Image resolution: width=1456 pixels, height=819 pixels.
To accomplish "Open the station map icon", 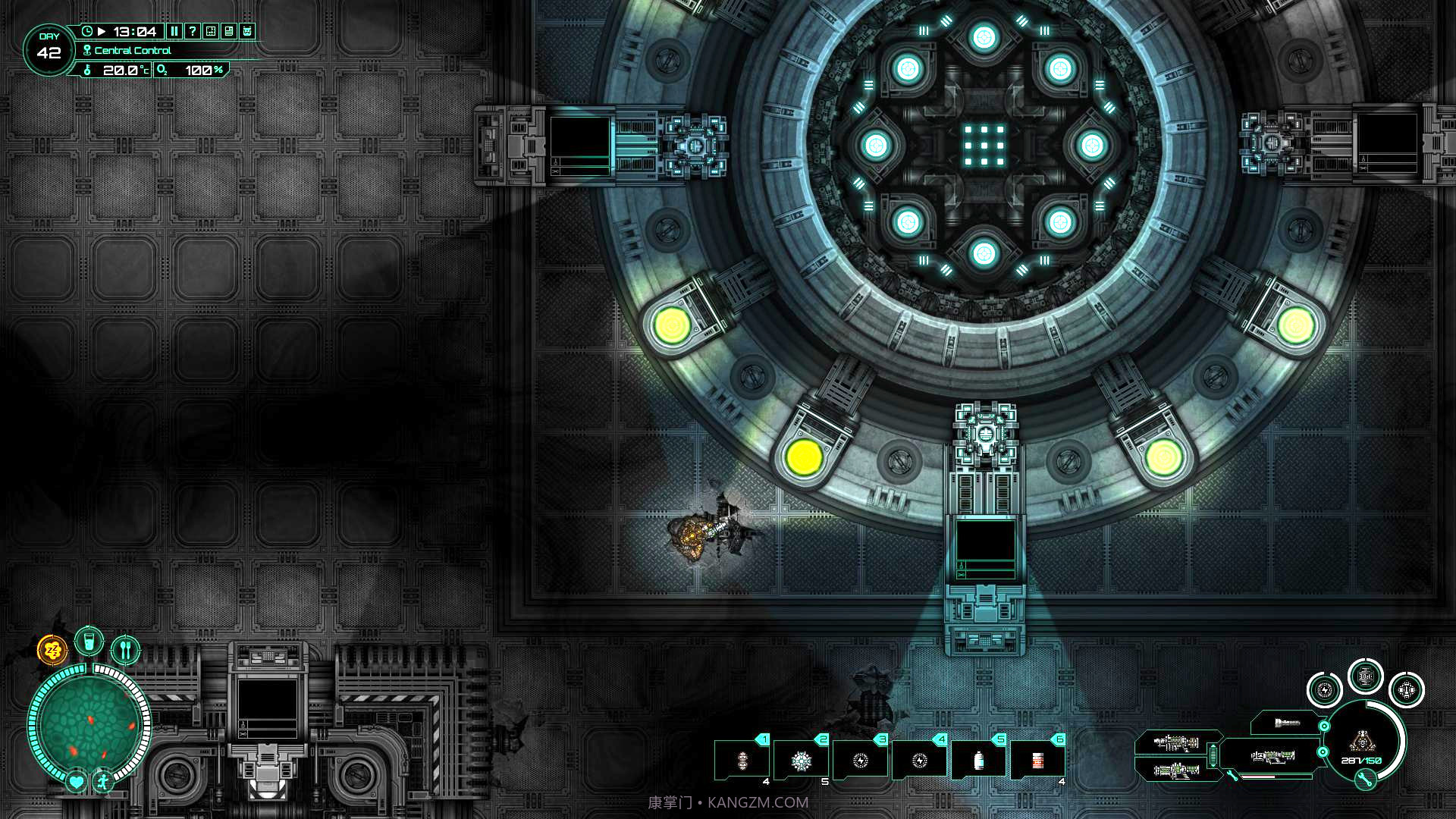I will tap(211, 31).
